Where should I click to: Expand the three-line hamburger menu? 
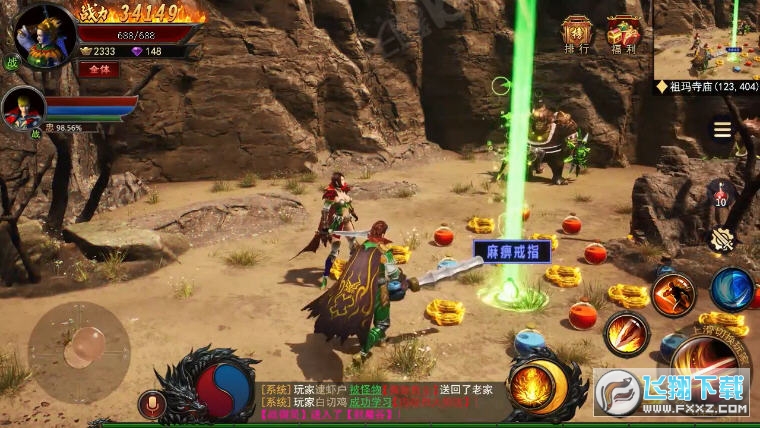(x=721, y=130)
